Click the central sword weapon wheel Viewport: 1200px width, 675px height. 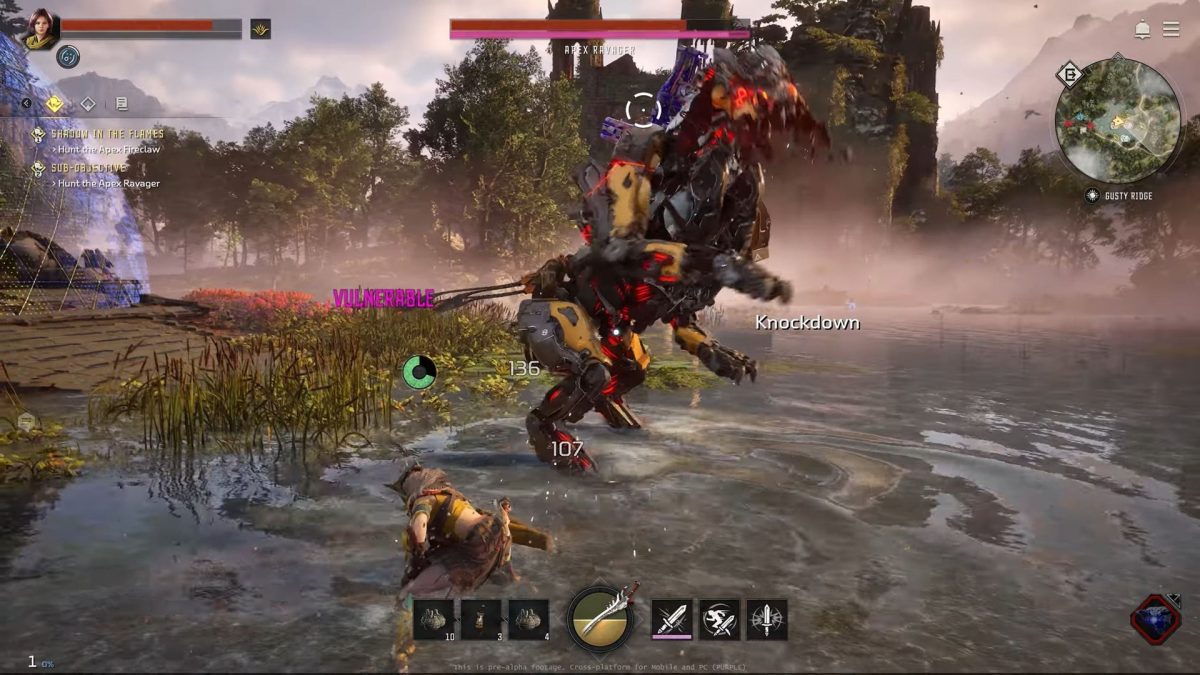600,619
